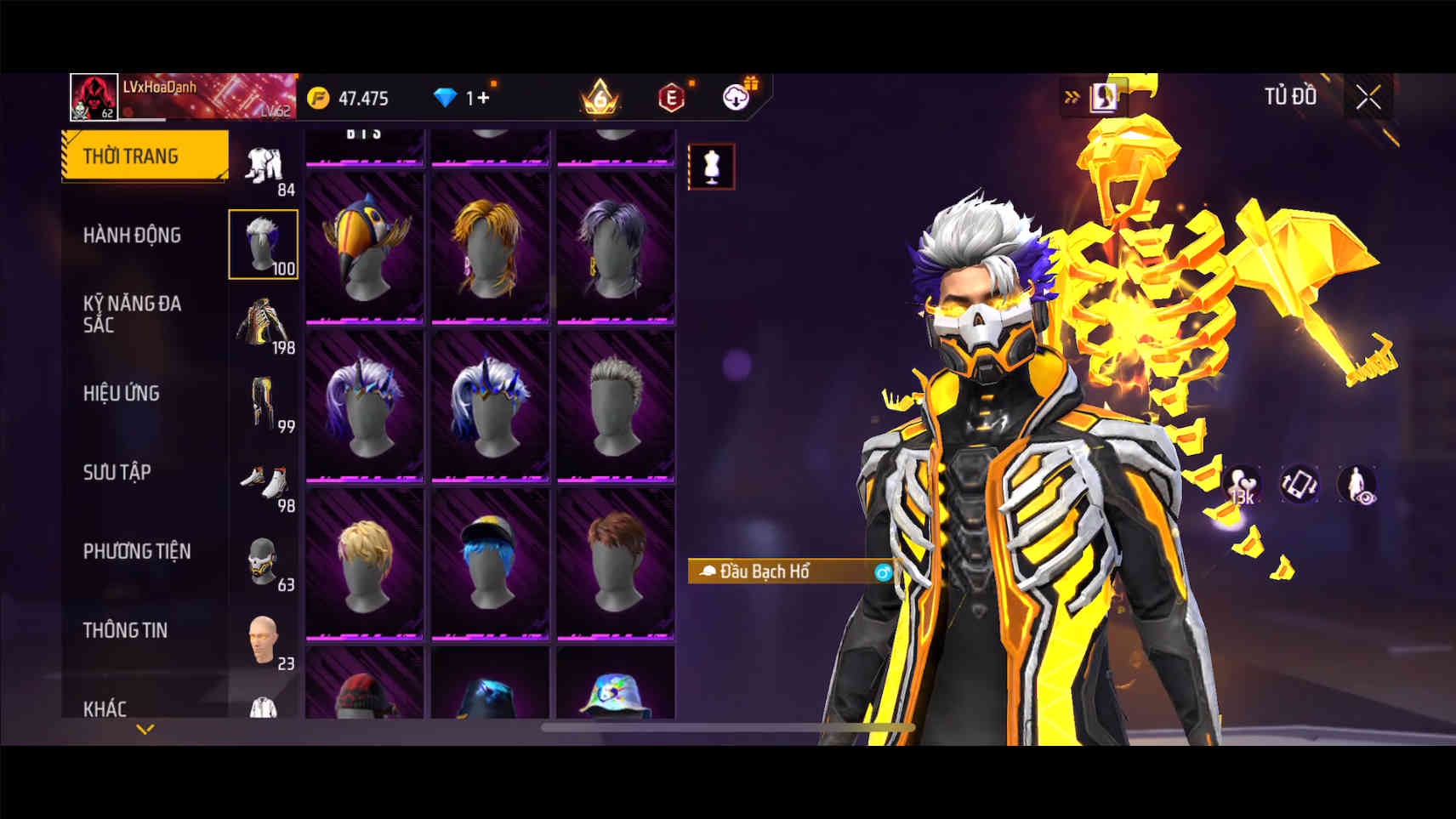This screenshot has width=1456, height=819.
Task: Select the Phương Tiện menu entry
Action: (137, 551)
